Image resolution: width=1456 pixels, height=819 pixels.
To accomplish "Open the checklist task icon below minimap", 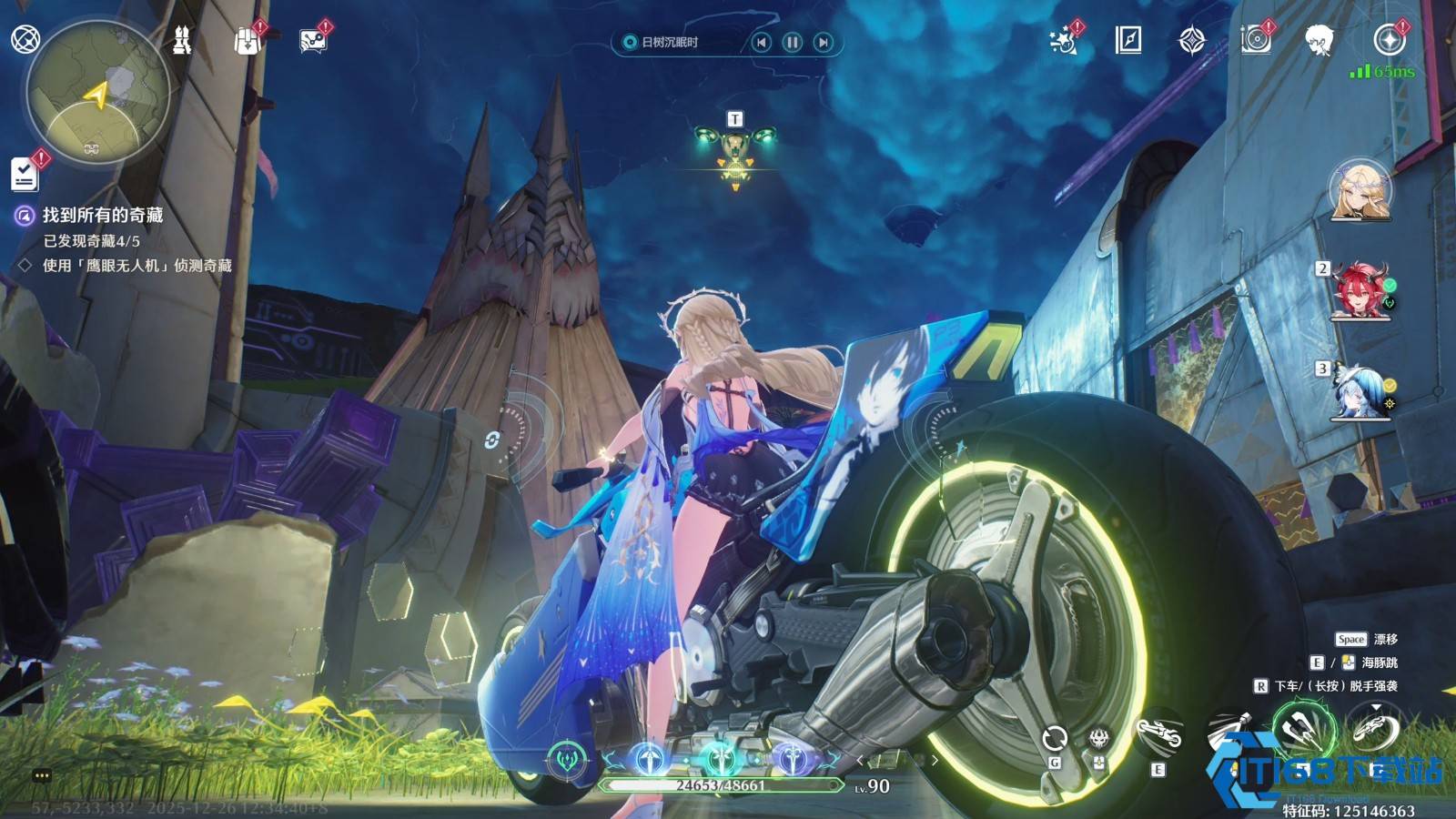I will pos(25,174).
